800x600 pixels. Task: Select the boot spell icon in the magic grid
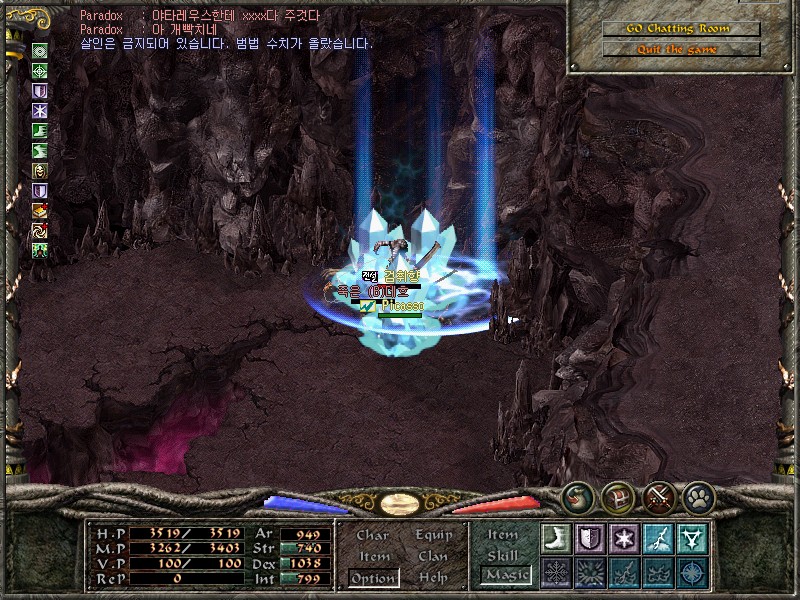click(x=556, y=538)
